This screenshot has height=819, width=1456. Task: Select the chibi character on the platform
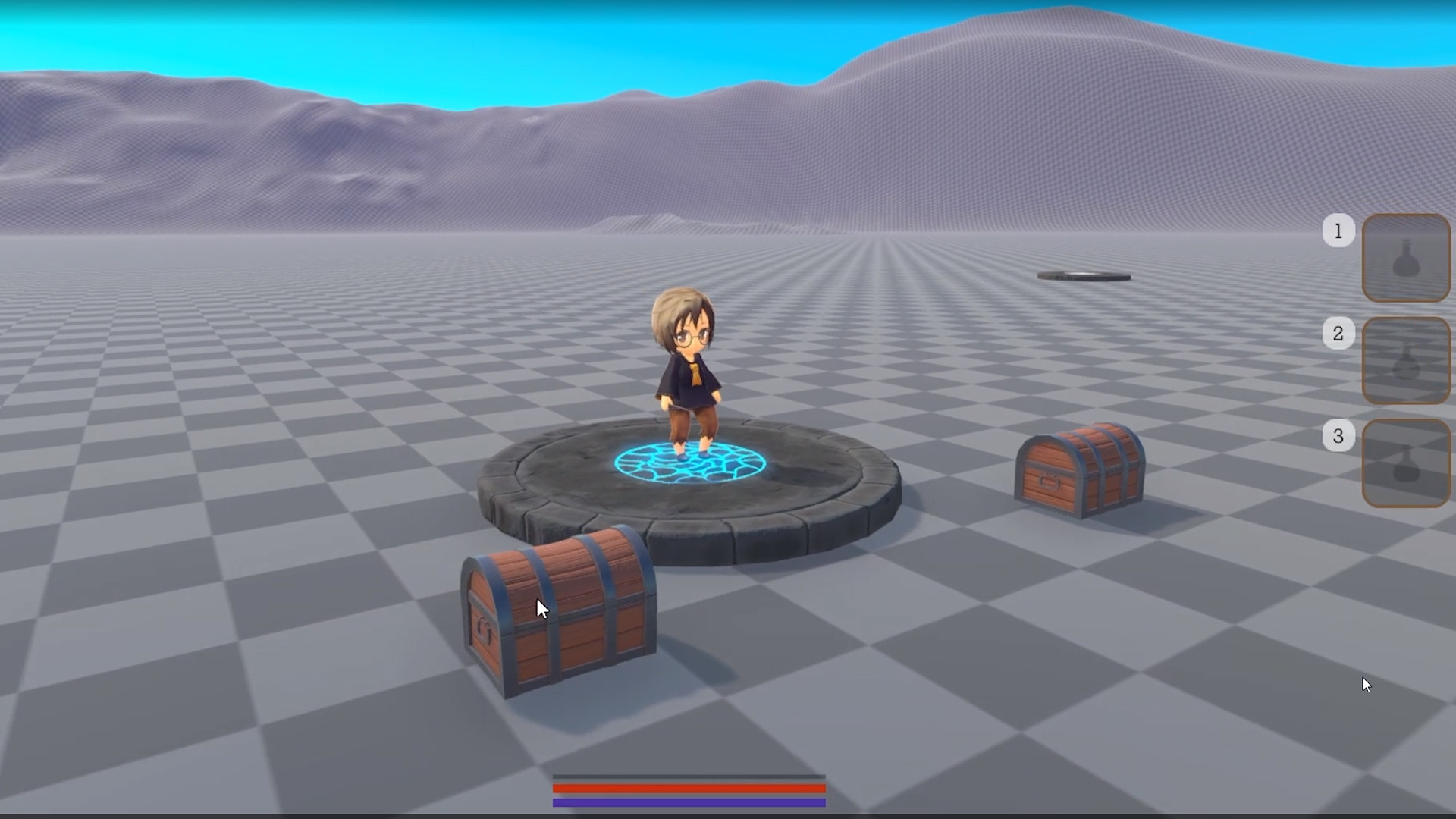686,364
